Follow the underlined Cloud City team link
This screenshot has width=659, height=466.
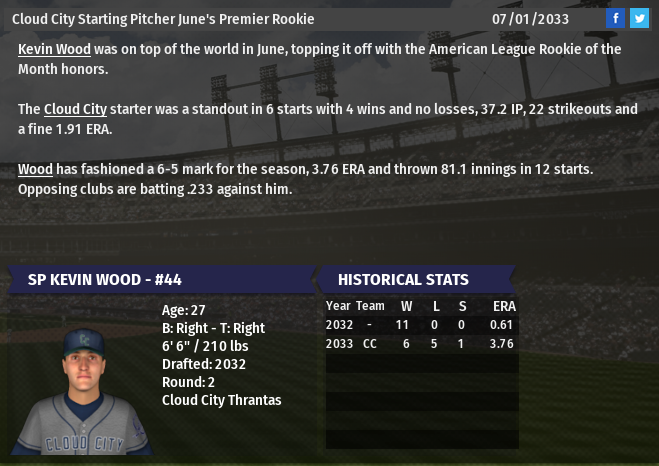(75, 109)
